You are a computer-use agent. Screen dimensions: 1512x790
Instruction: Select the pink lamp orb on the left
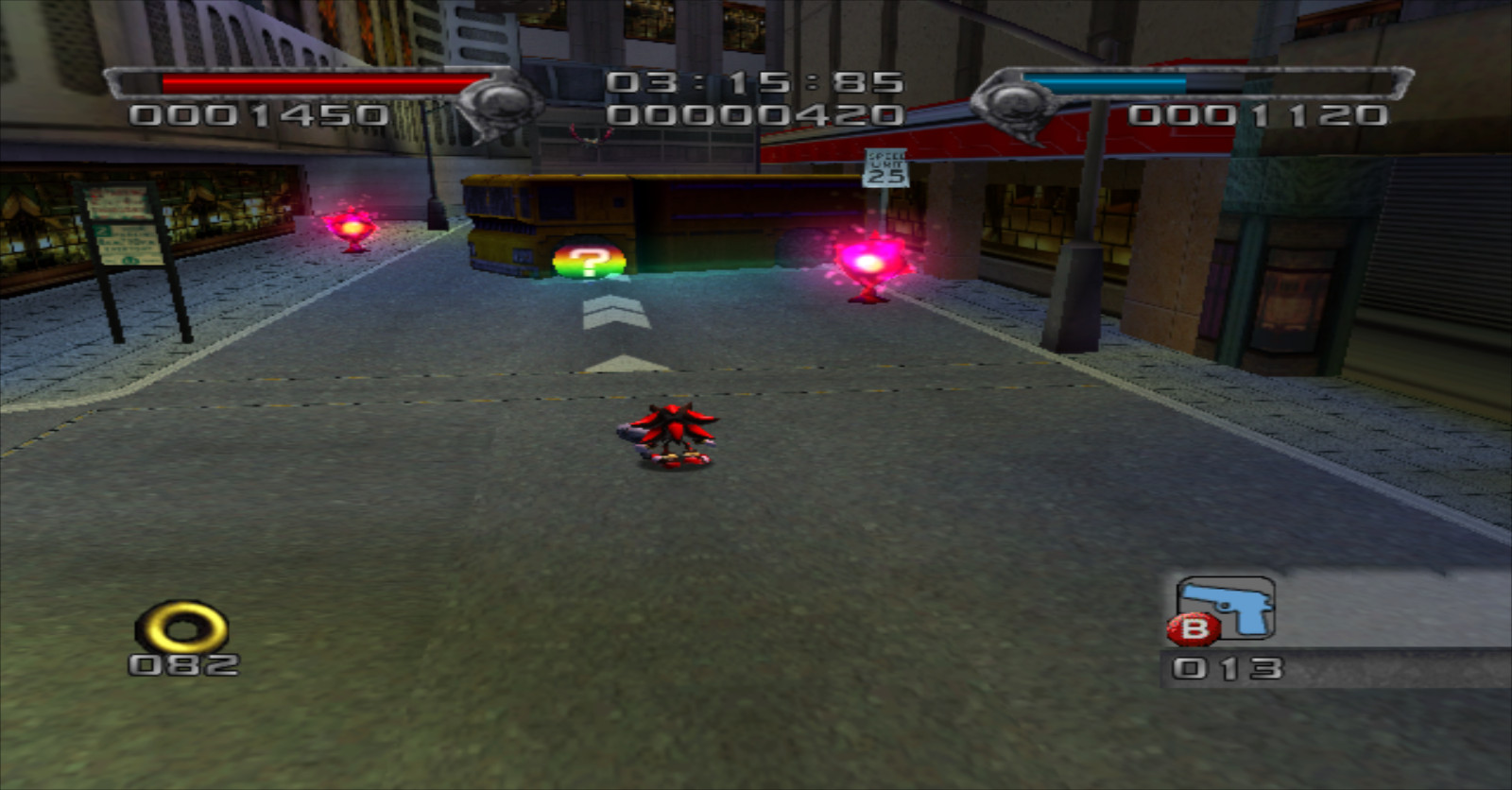350,225
